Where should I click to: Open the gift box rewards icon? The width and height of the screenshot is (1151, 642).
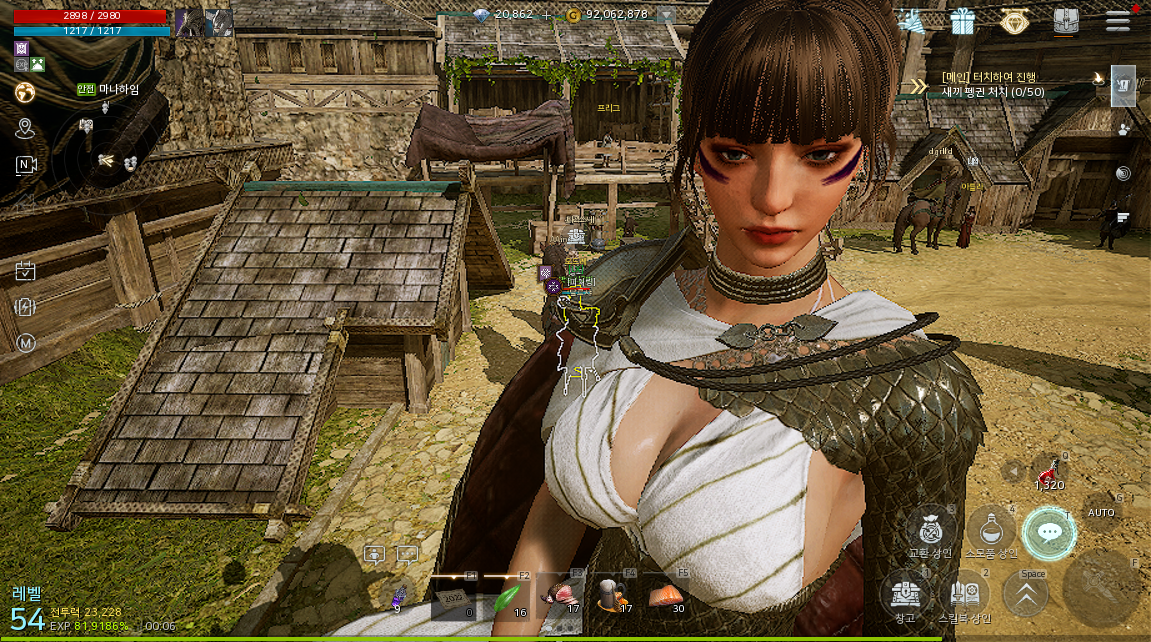point(963,21)
